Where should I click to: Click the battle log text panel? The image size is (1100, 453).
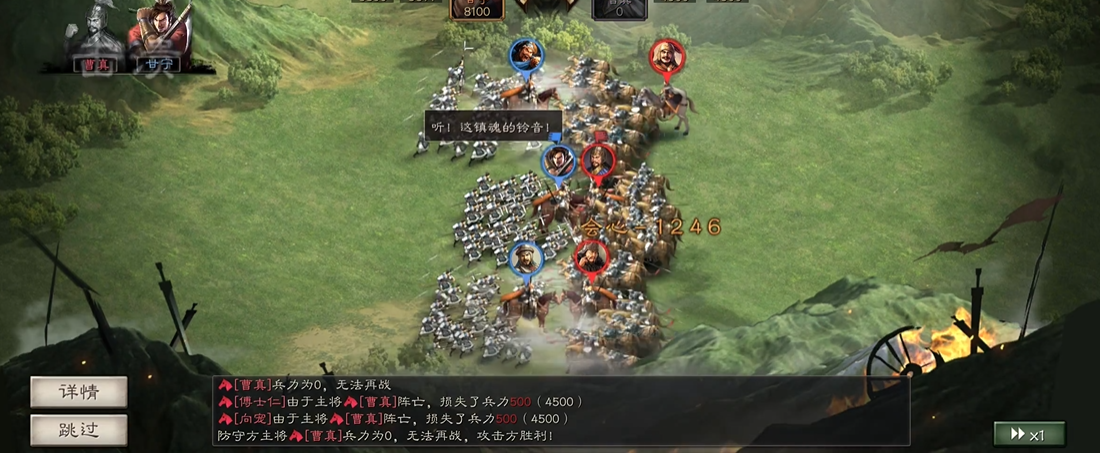click(560, 410)
